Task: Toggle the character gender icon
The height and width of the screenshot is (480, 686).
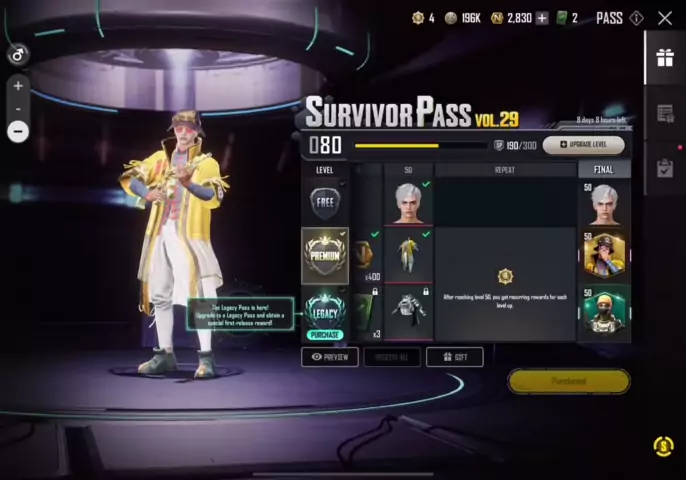Action: (18, 55)
